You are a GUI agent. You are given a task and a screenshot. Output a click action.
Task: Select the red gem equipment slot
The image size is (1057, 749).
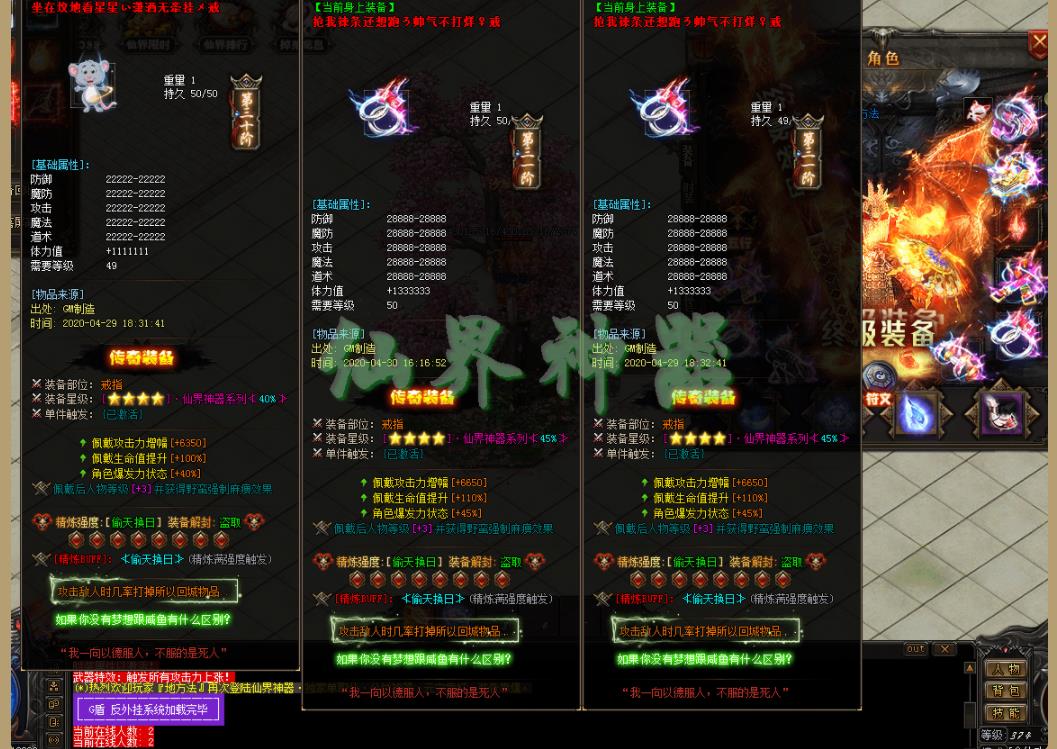1018,226
